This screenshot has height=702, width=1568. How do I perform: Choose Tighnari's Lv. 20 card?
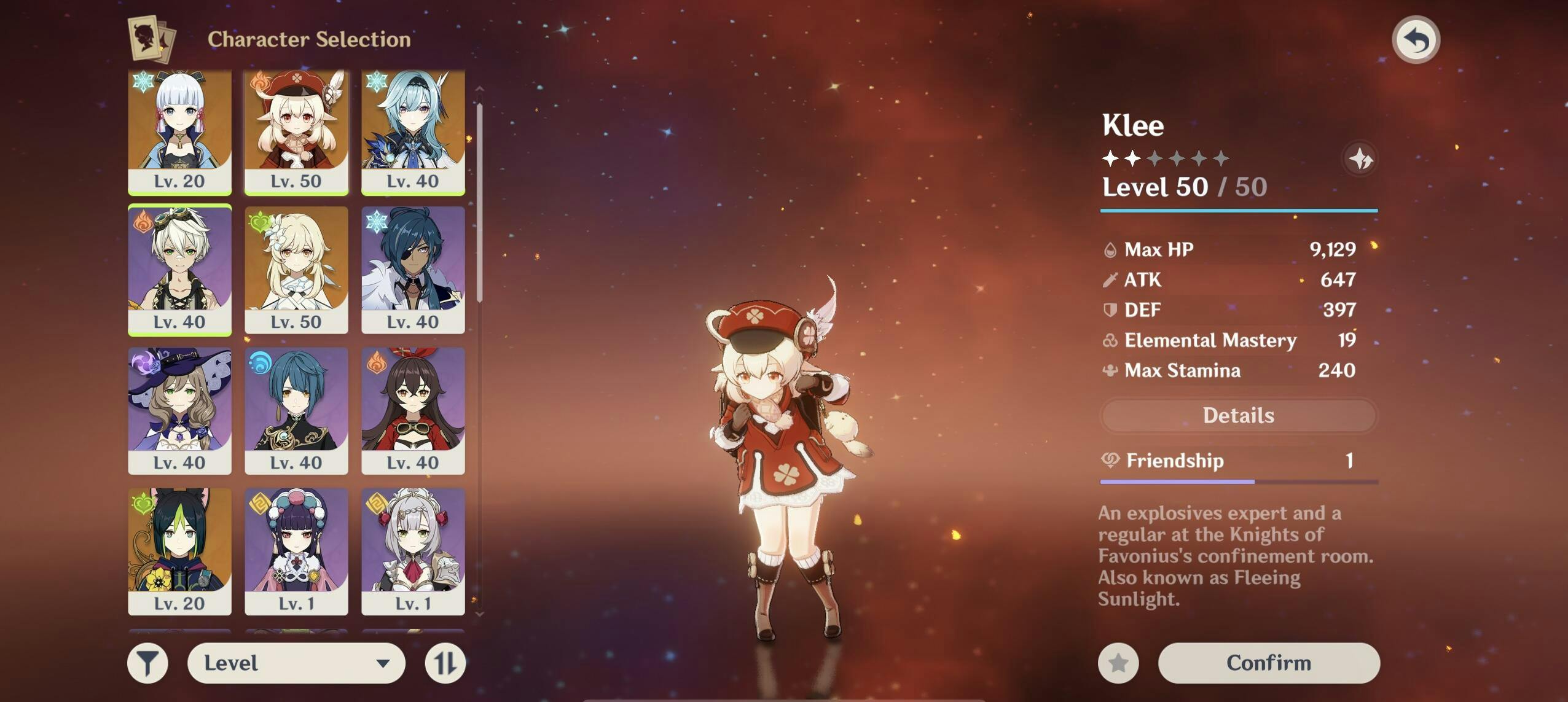coord(179,552)
